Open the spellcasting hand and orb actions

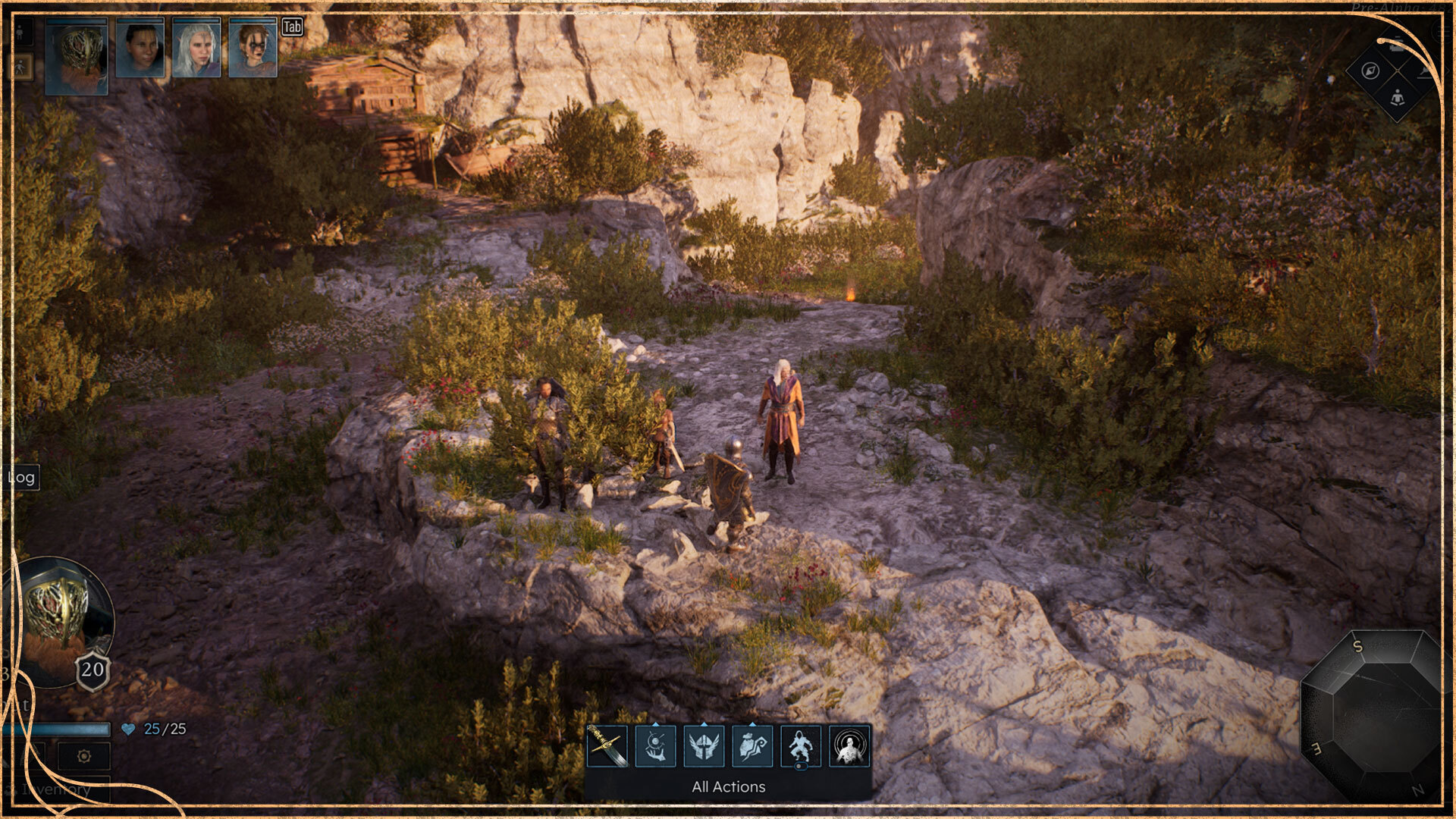[x=655, y=746]
